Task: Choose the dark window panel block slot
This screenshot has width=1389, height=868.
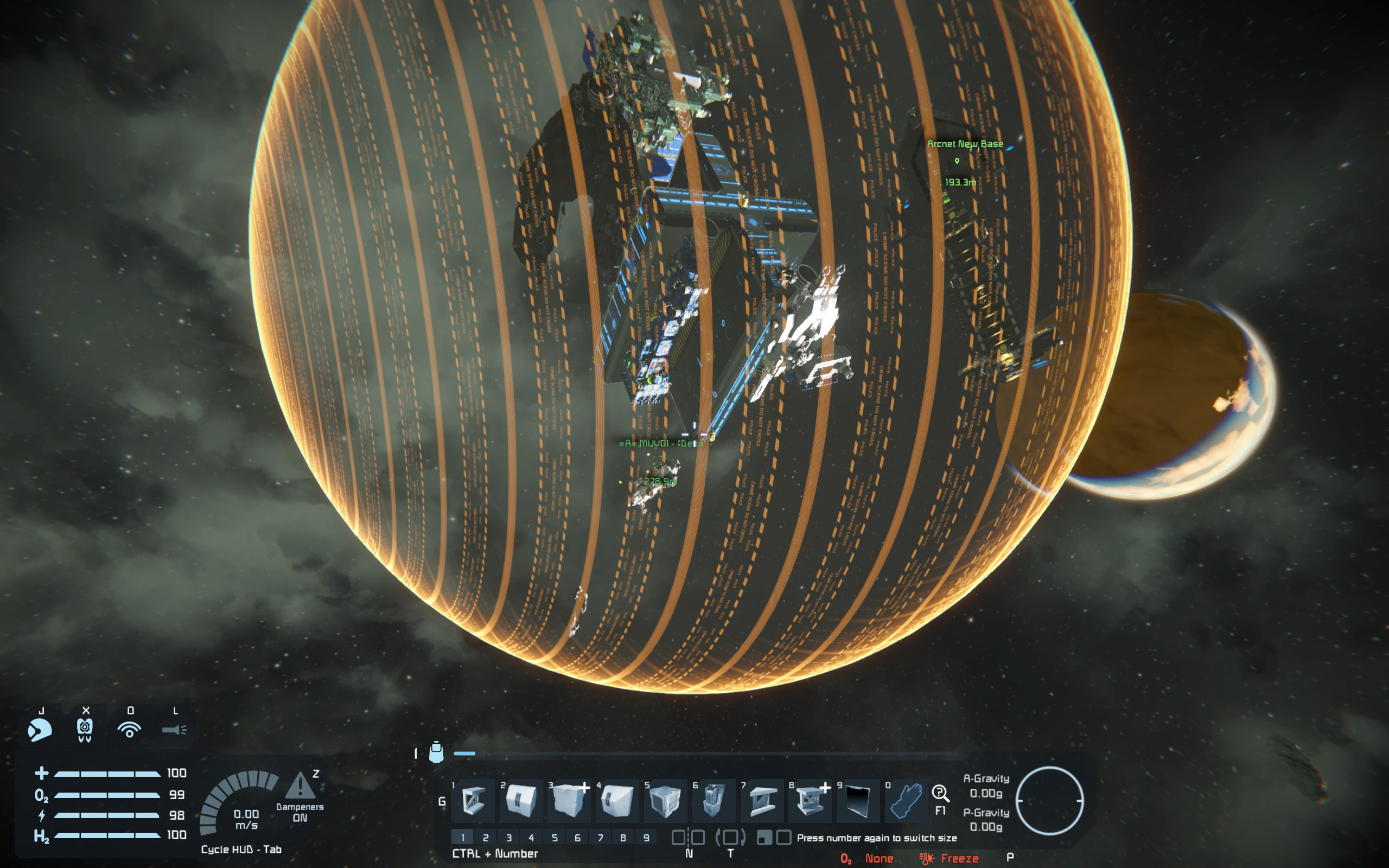Action: pyautogui.click(x=859, y=800)
